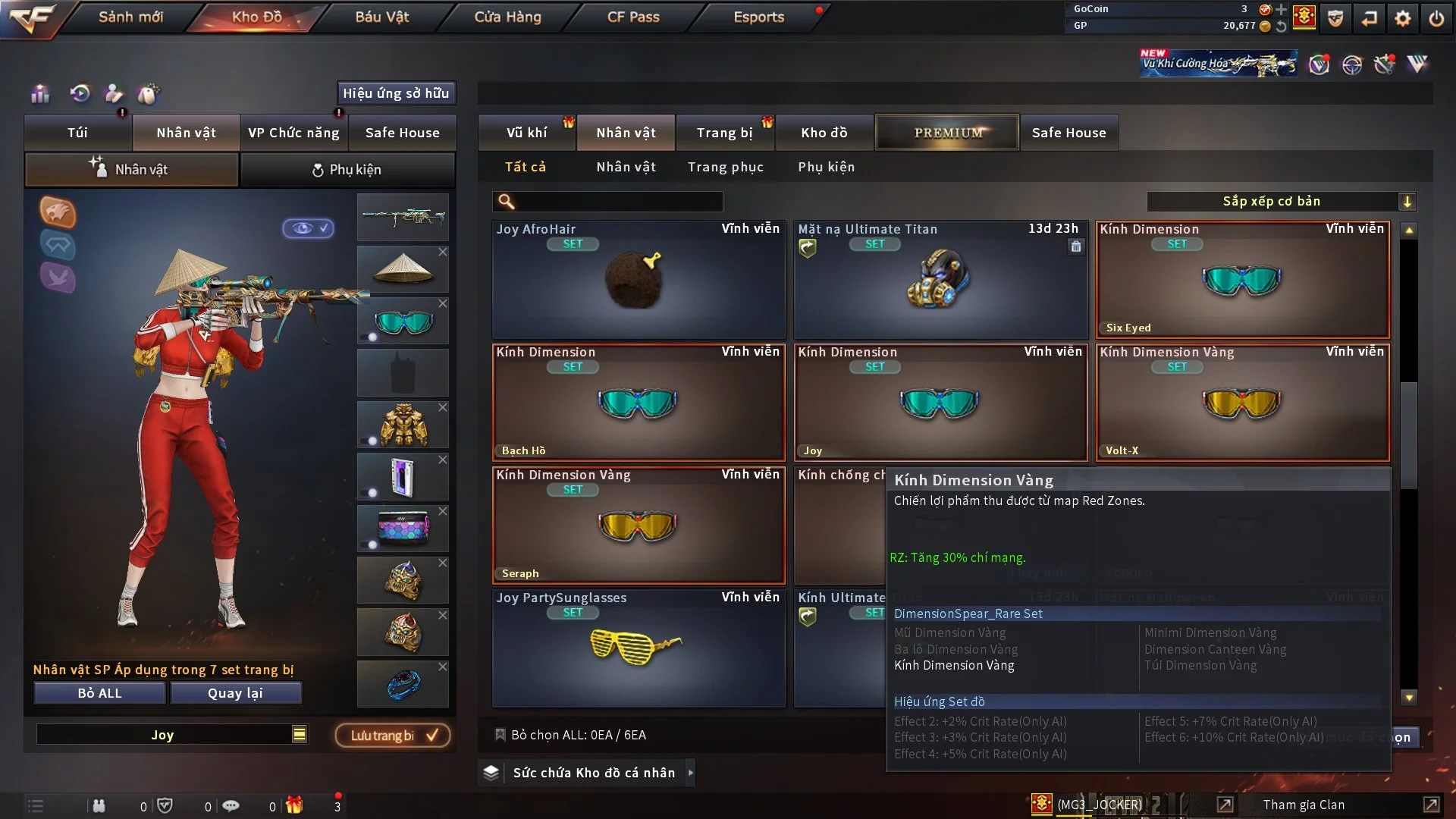Open the Sắp xếp cơ bản sort dropdown

(x=1281, y=202)
